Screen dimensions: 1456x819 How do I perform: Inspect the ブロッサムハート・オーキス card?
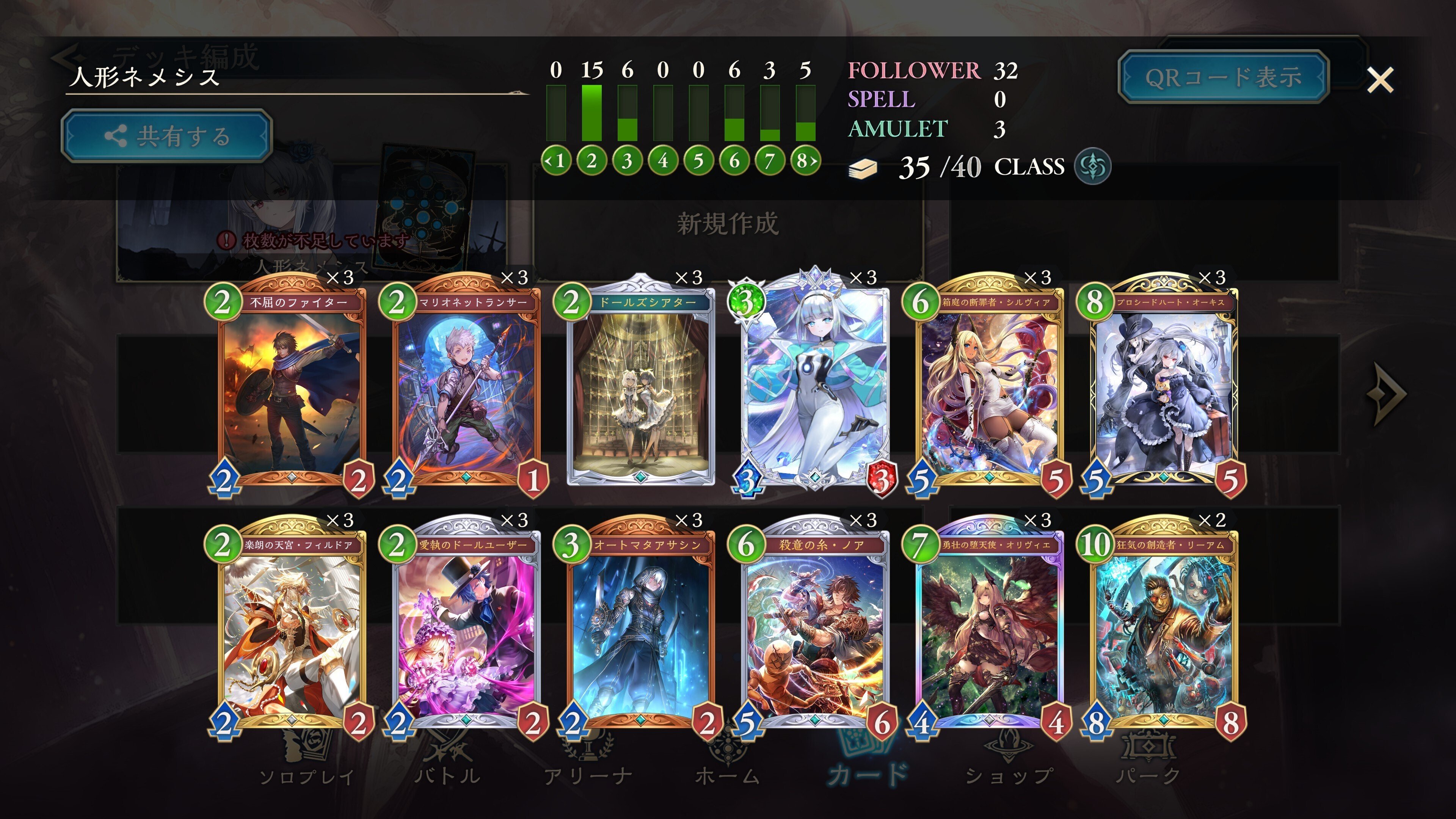coord(1163,390)
